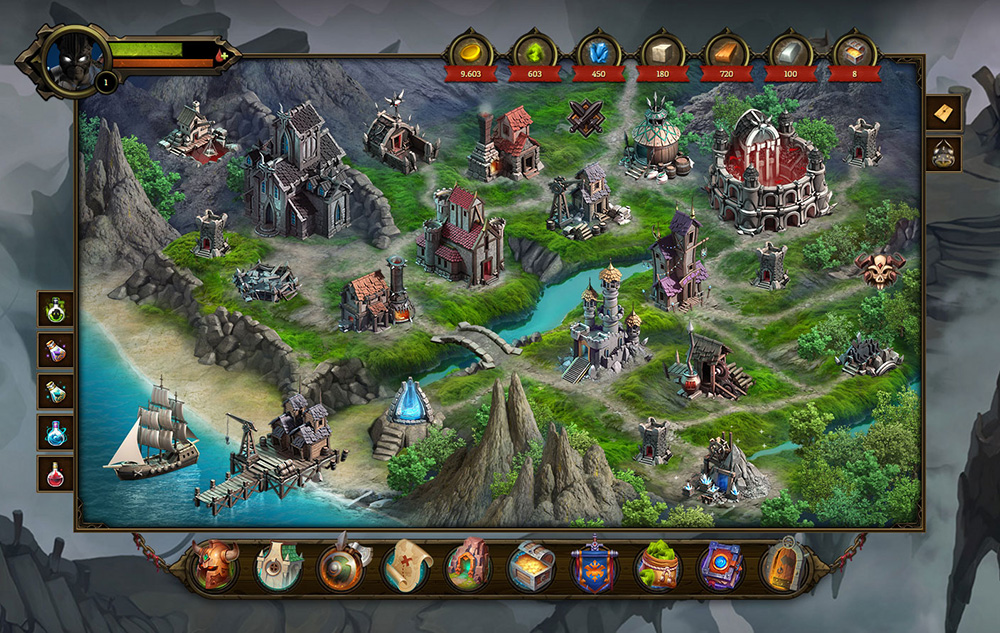The height and width of the screenshot is (633, 1000).
Task: Select the blue banner with crown emblem
Action: click(x=595, y=567)
